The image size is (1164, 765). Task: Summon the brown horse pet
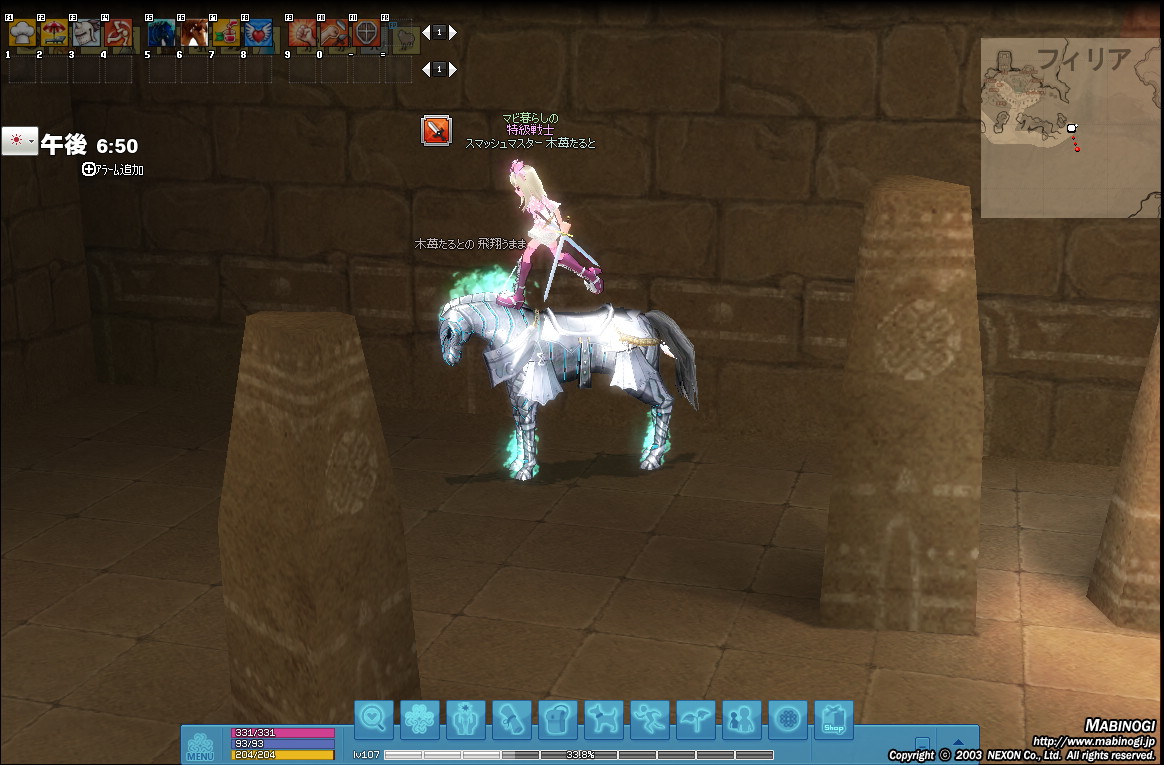(x=193, y=34)
